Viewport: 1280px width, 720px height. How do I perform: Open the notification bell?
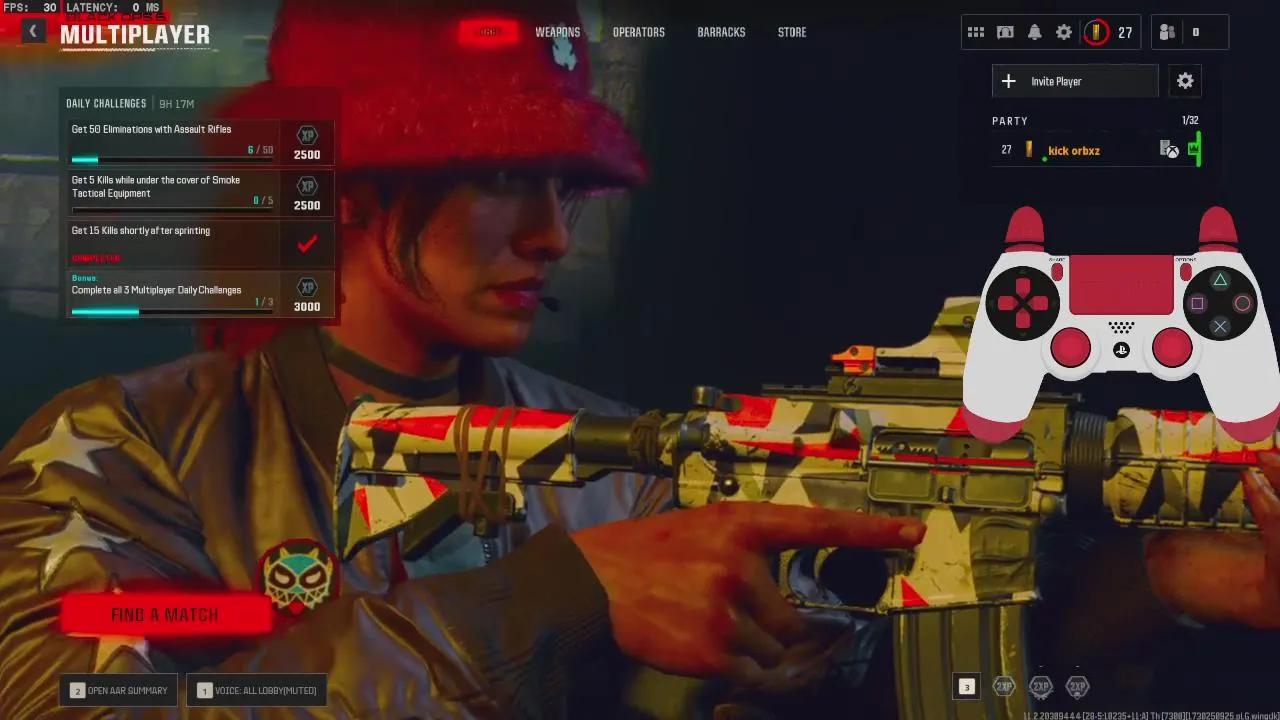coord(1034,31)
